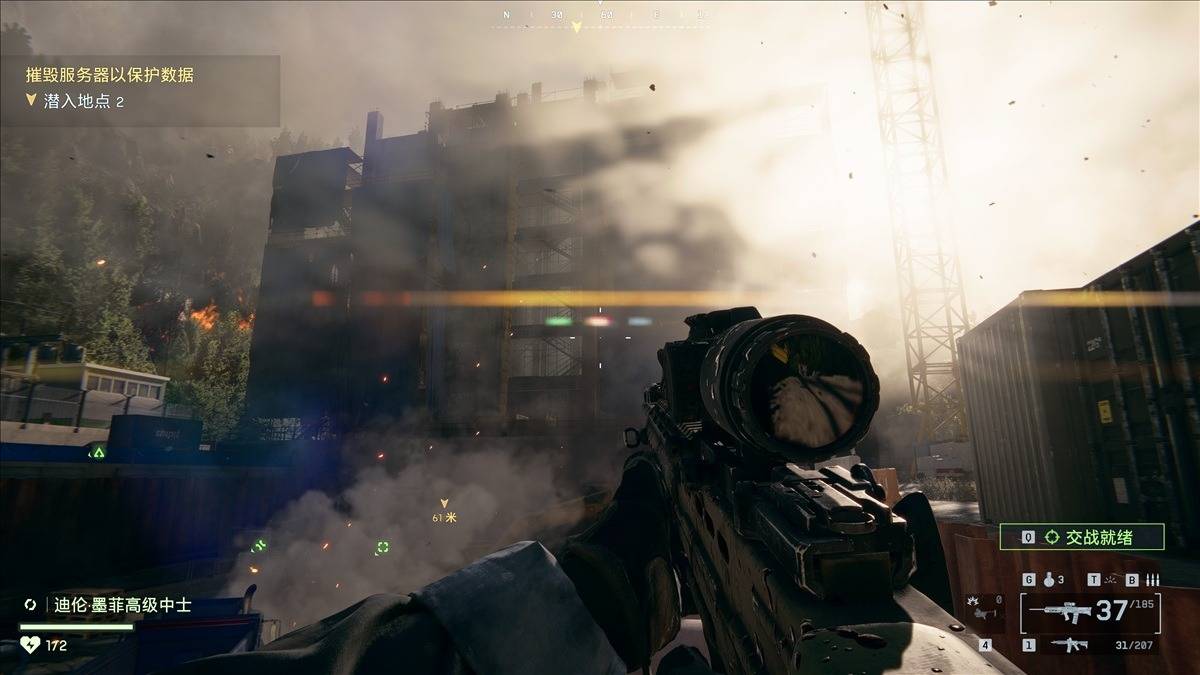Viewport: 1200px width, 675px height.
Task: Choose the triple-bullet ammo icon
Action: click(1152, 579)
